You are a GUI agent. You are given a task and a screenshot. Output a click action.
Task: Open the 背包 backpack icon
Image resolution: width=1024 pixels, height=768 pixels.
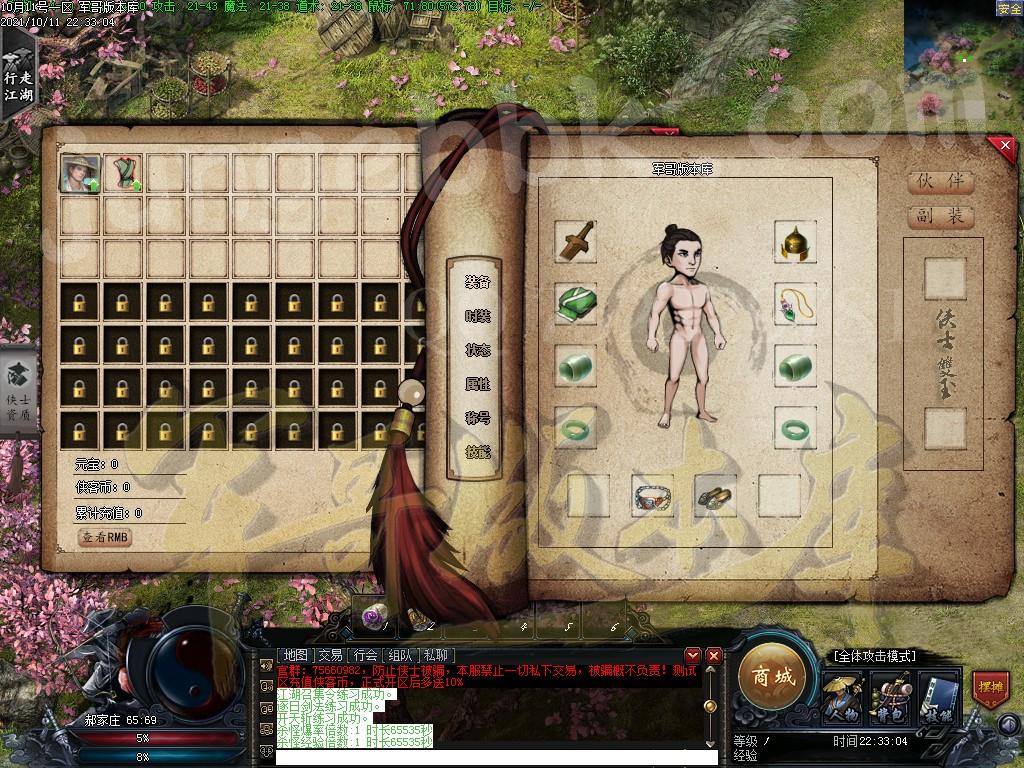point(889,697)
